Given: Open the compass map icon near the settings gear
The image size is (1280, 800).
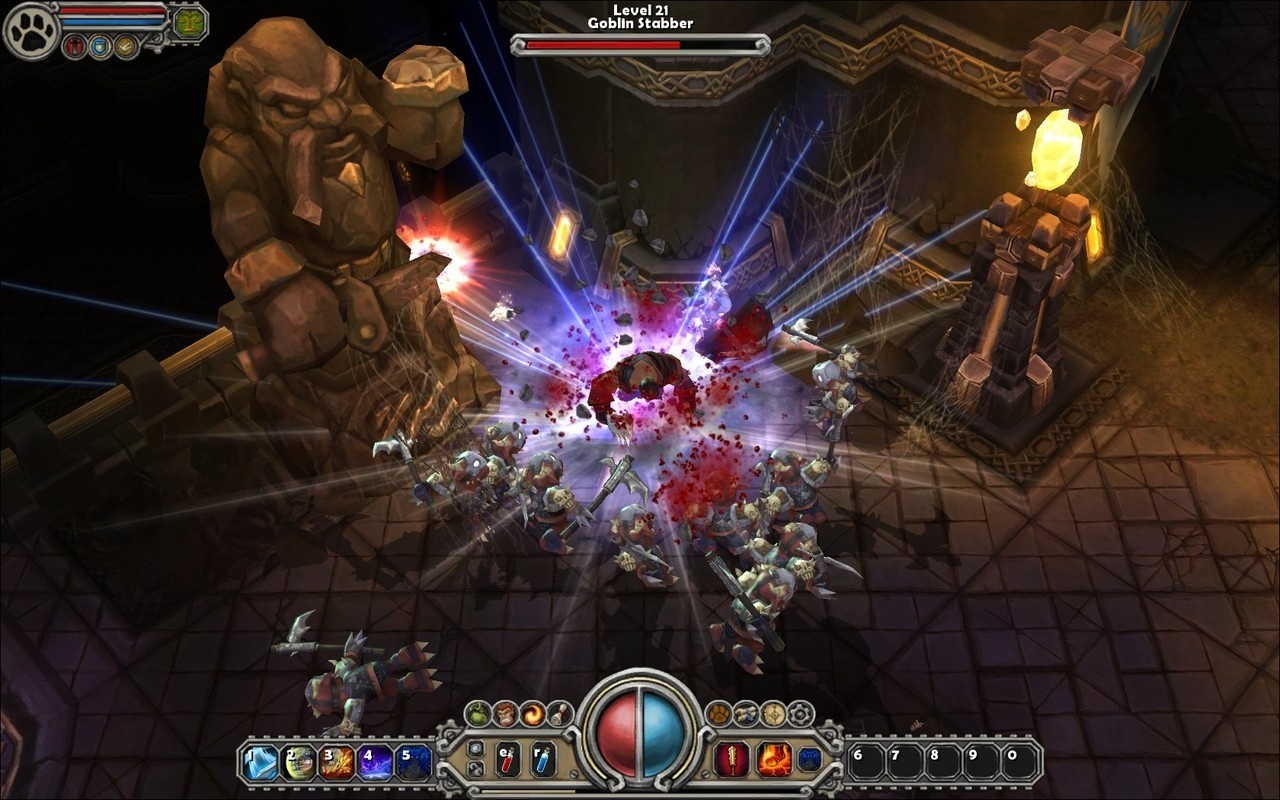Looking at the screenshot, I should click(x=774, y=712).
